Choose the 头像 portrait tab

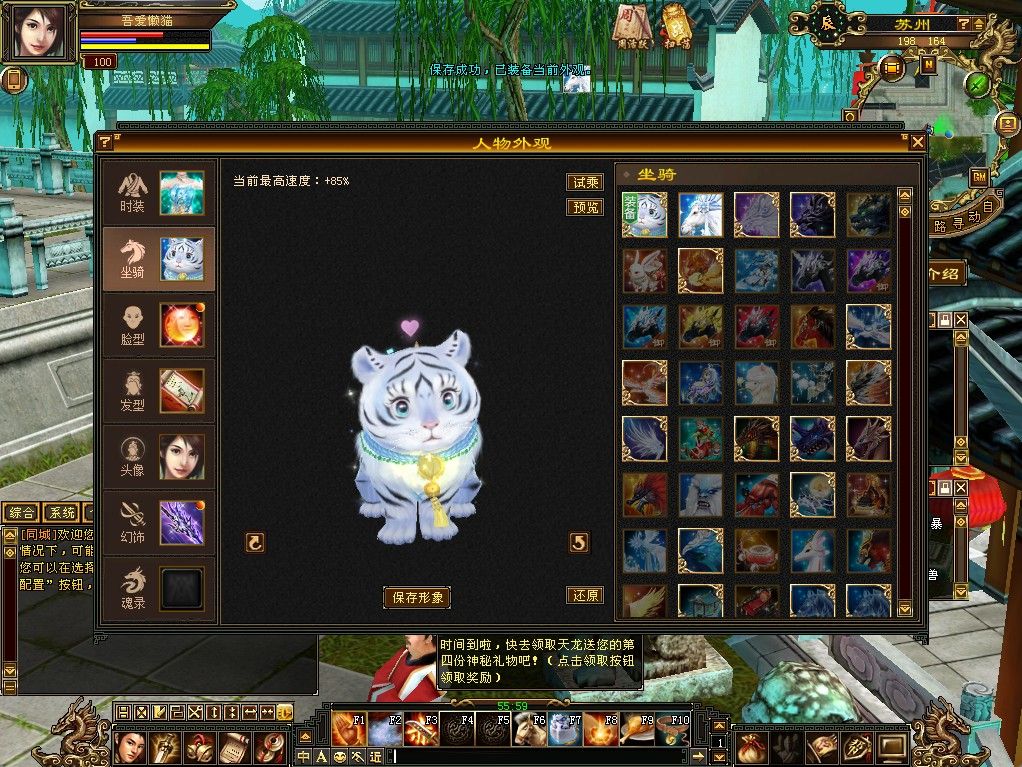[x=158, y=457]
